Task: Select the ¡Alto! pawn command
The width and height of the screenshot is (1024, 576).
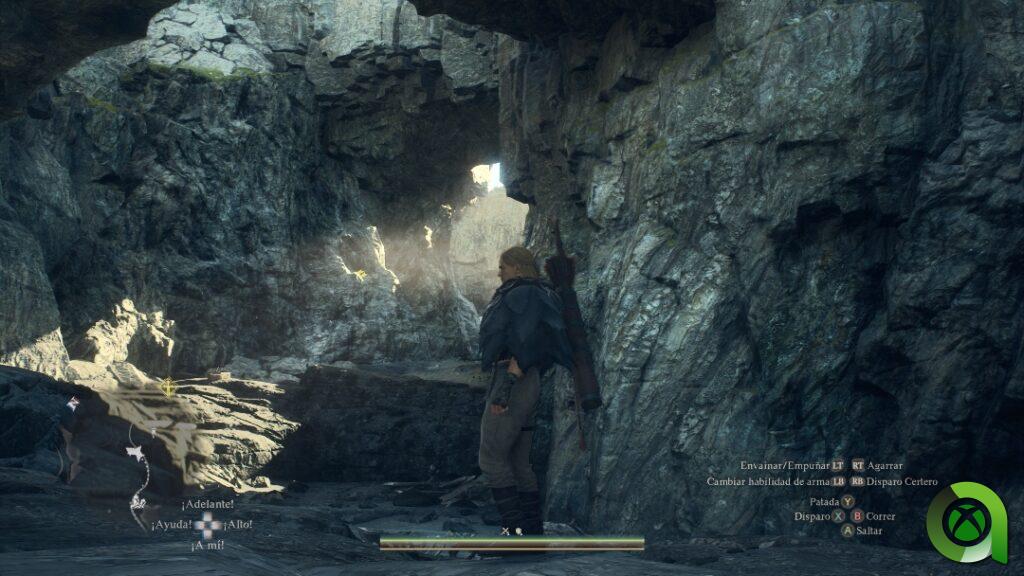Action: pyautogui.click(x=238, y=525)
